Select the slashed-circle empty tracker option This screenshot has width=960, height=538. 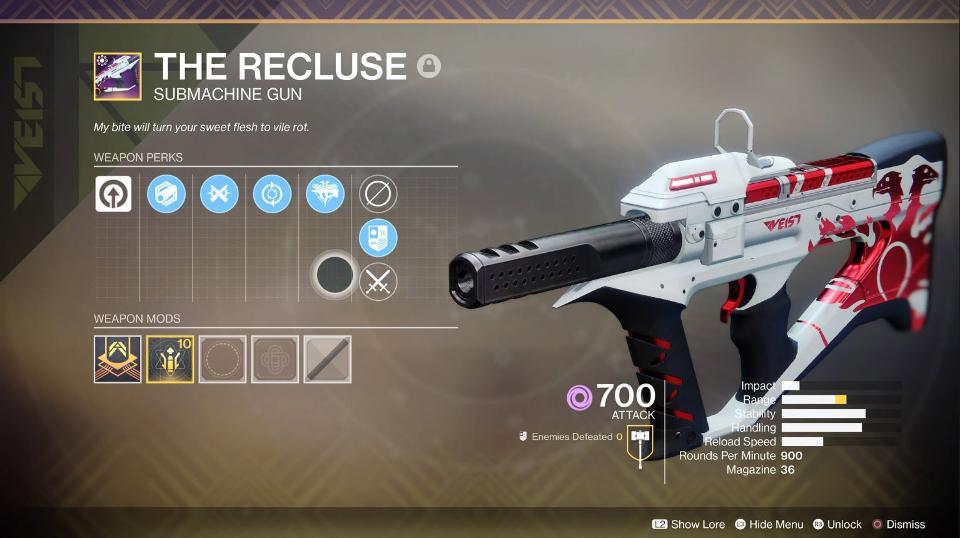click(x=378, y=194)
